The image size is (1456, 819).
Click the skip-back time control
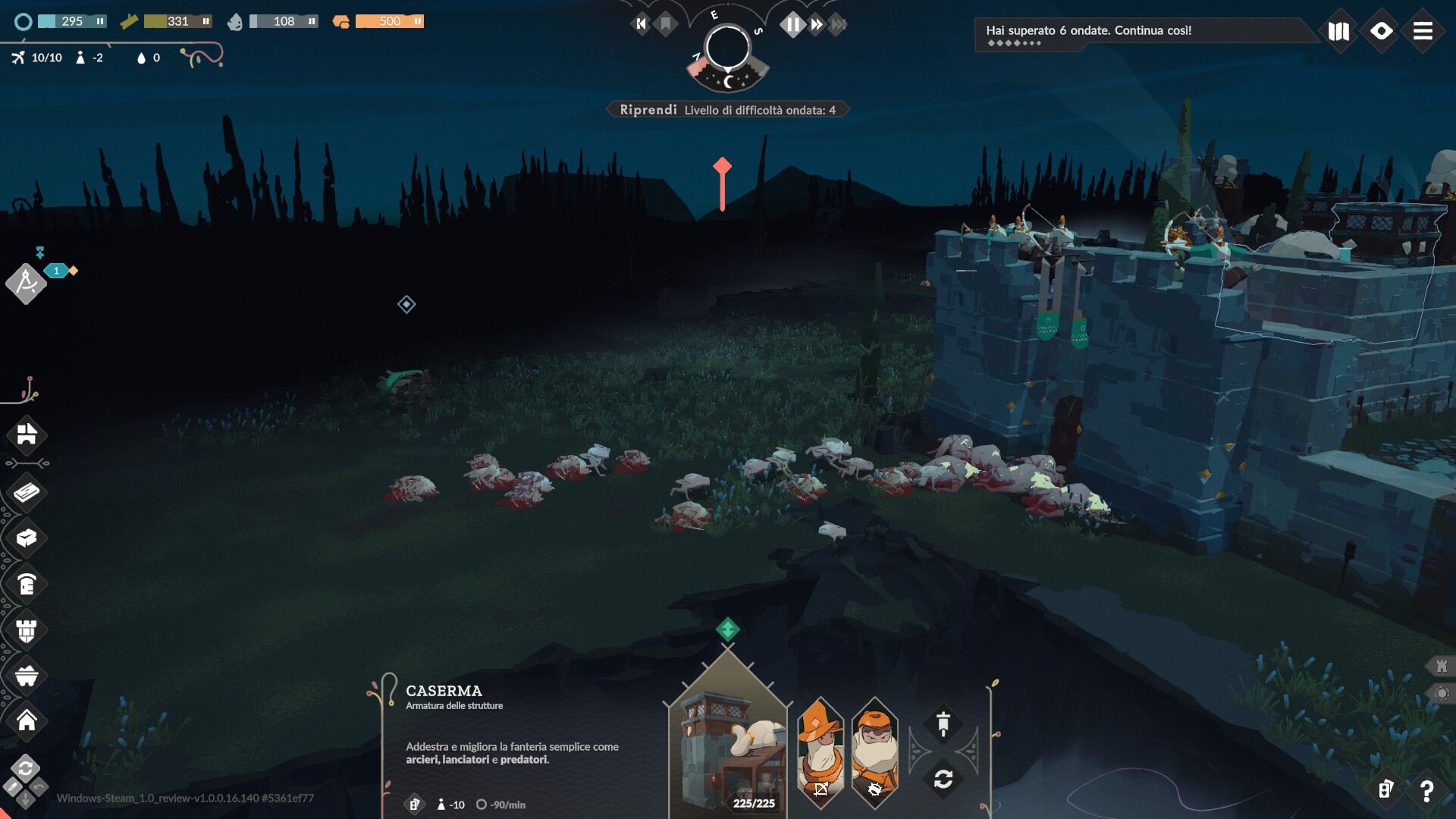pyautogui.click(x=642, y=24)
